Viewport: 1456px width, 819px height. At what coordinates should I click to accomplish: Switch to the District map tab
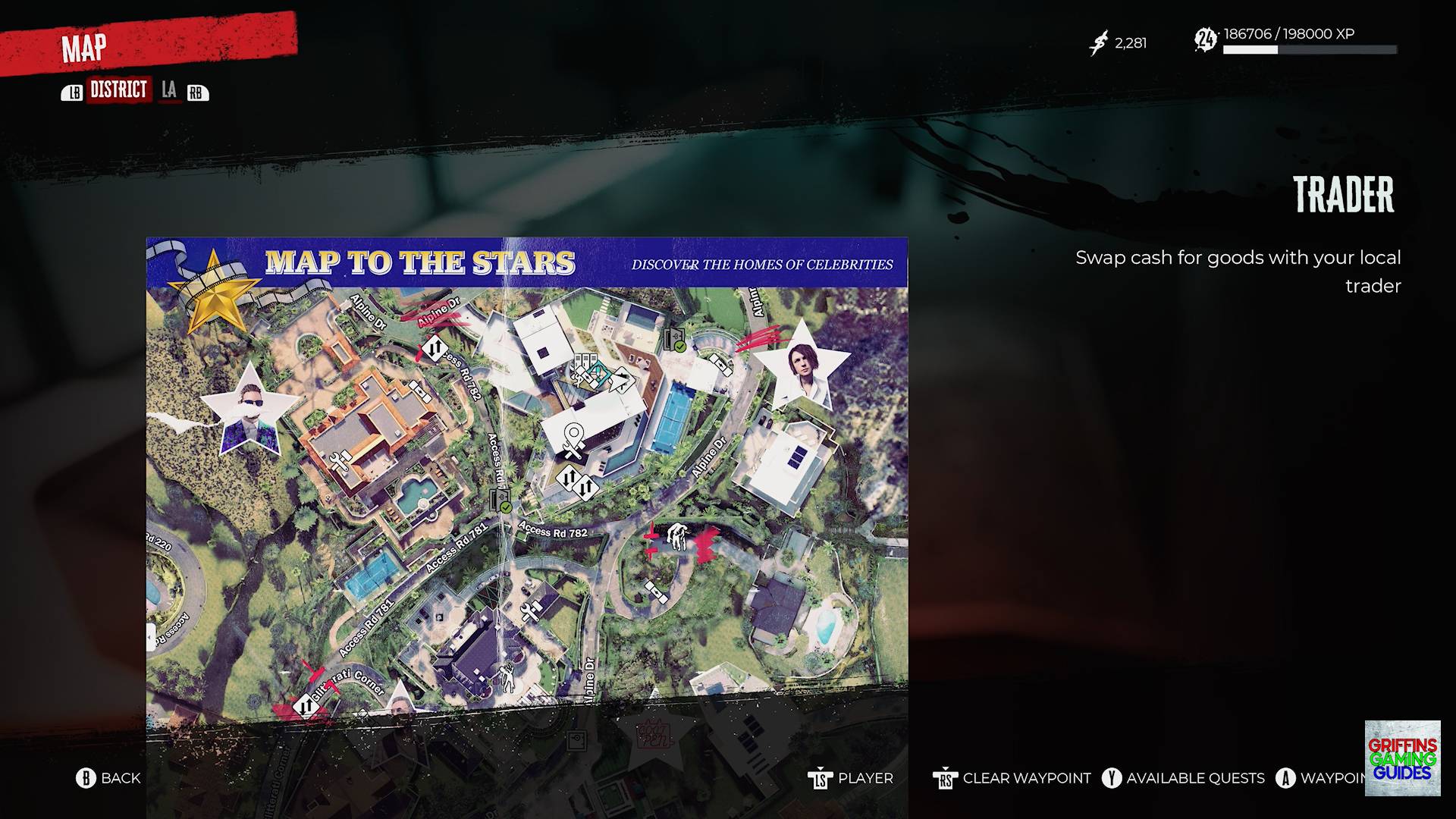[118, 90]
